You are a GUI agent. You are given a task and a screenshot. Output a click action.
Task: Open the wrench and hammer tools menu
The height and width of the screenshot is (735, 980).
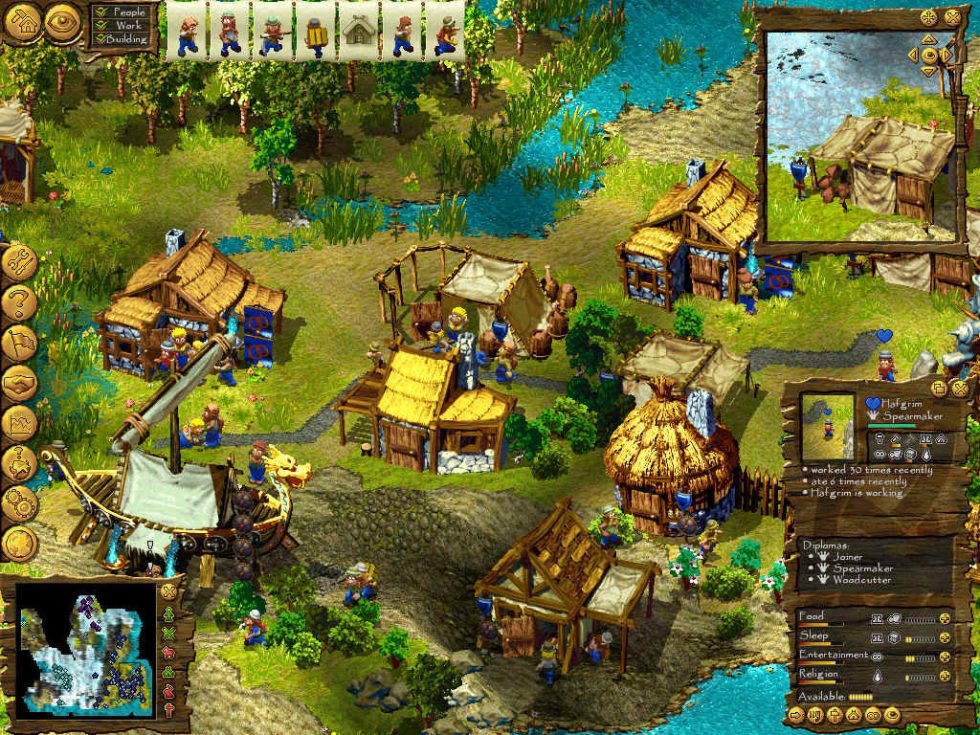(x=18, y=263)
